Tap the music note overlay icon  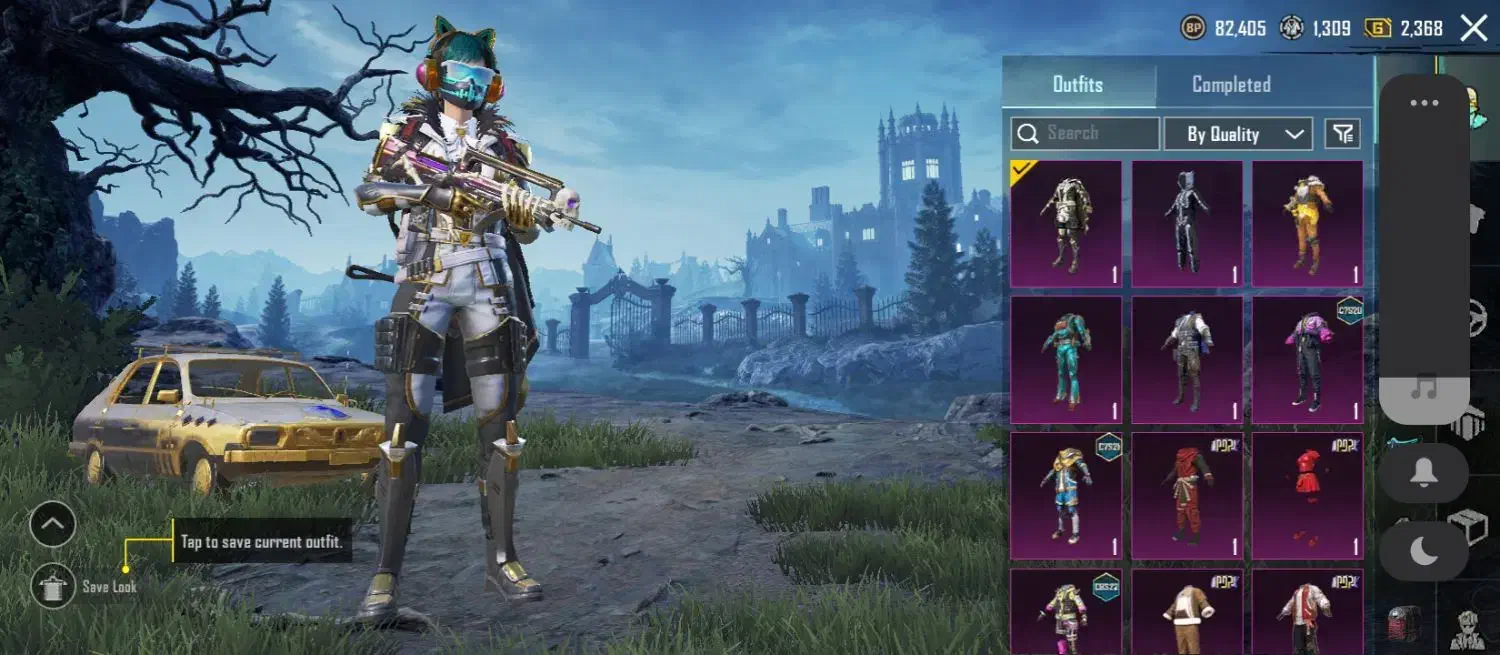(x=1424, y=389)
